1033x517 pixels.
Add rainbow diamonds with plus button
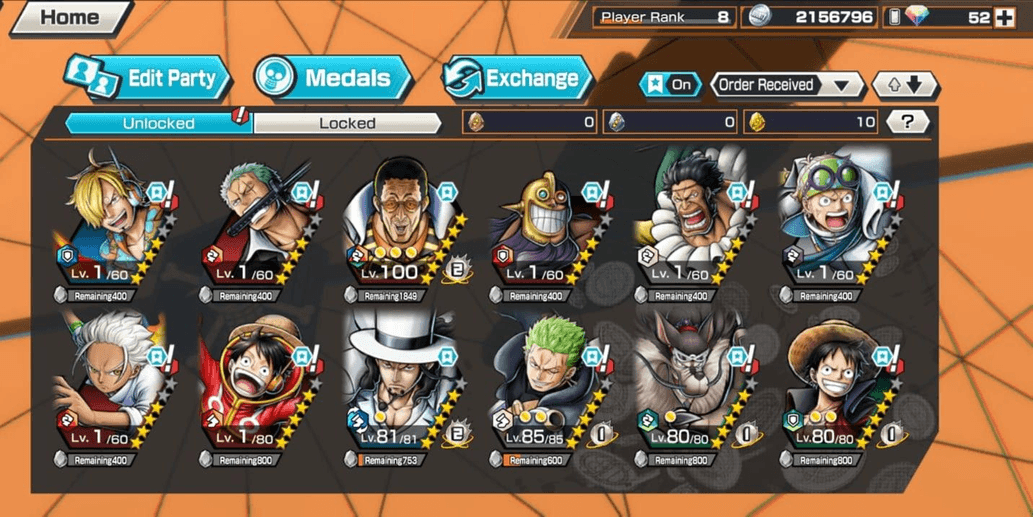point(1004,17)
